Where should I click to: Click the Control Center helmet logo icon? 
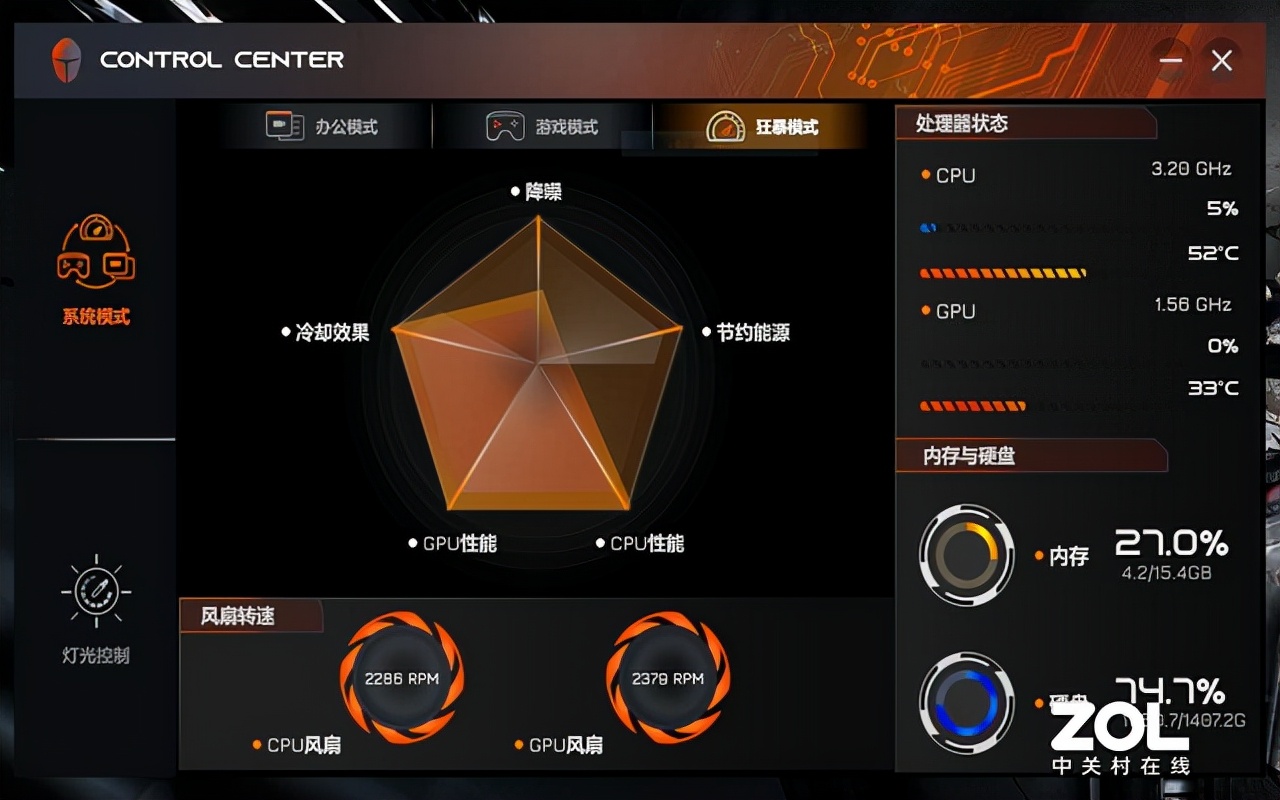coord(66,60)
